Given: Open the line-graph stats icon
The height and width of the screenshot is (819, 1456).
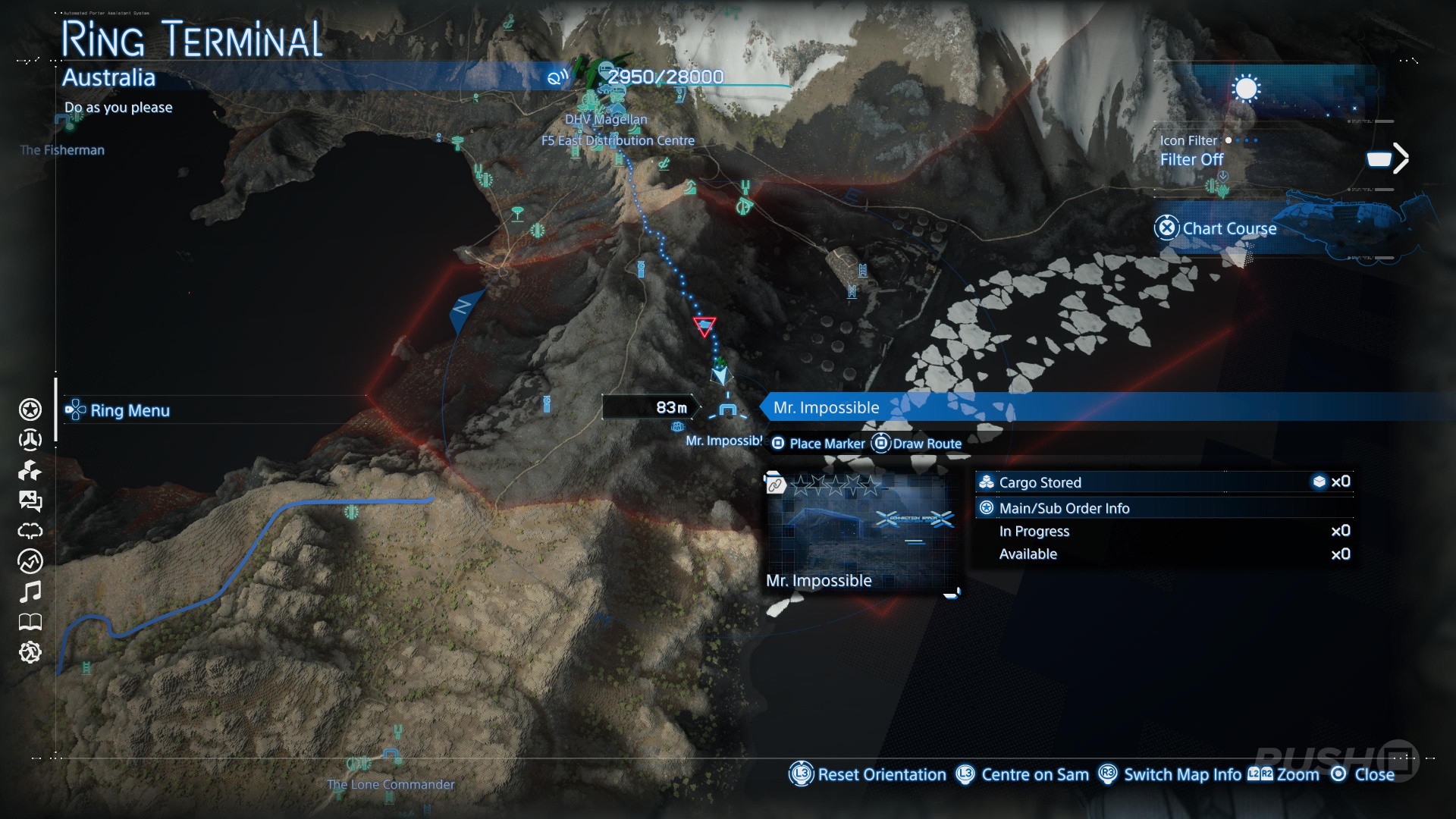Looking at the screenshot, I should (x=30, y=561).
